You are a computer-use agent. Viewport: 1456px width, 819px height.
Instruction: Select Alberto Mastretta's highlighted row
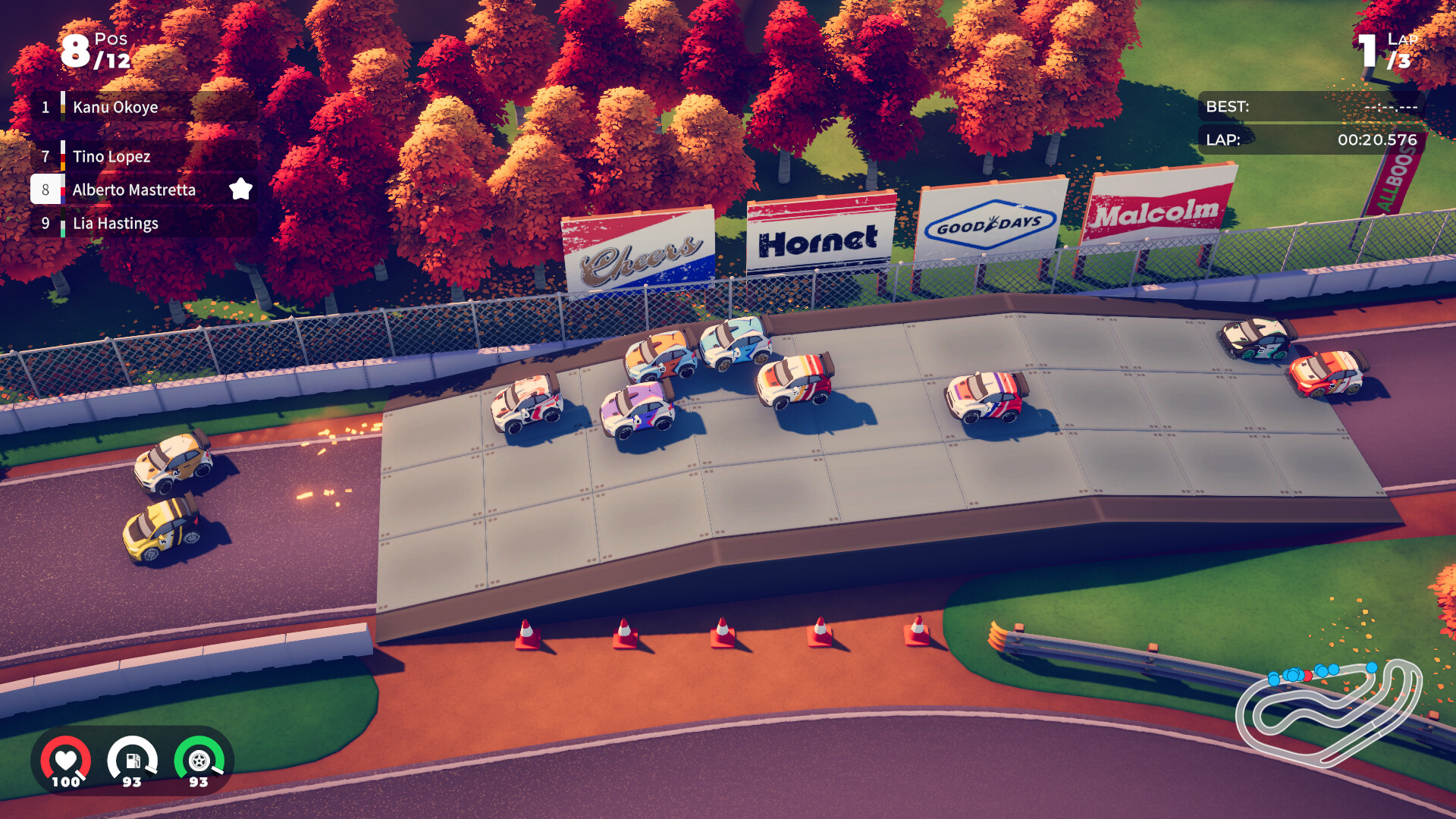pos(135,190)
